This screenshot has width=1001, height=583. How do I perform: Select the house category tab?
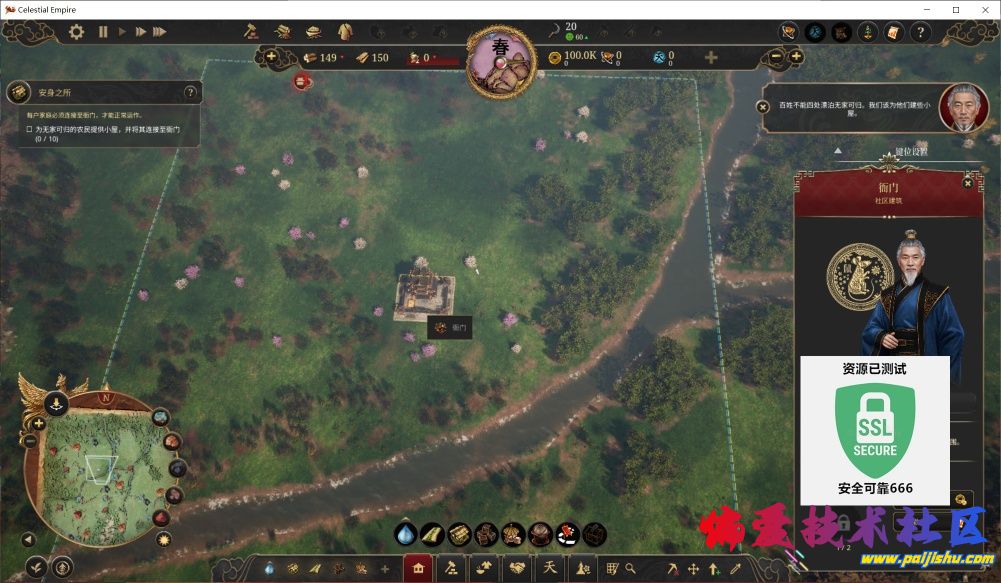[418, 569]
